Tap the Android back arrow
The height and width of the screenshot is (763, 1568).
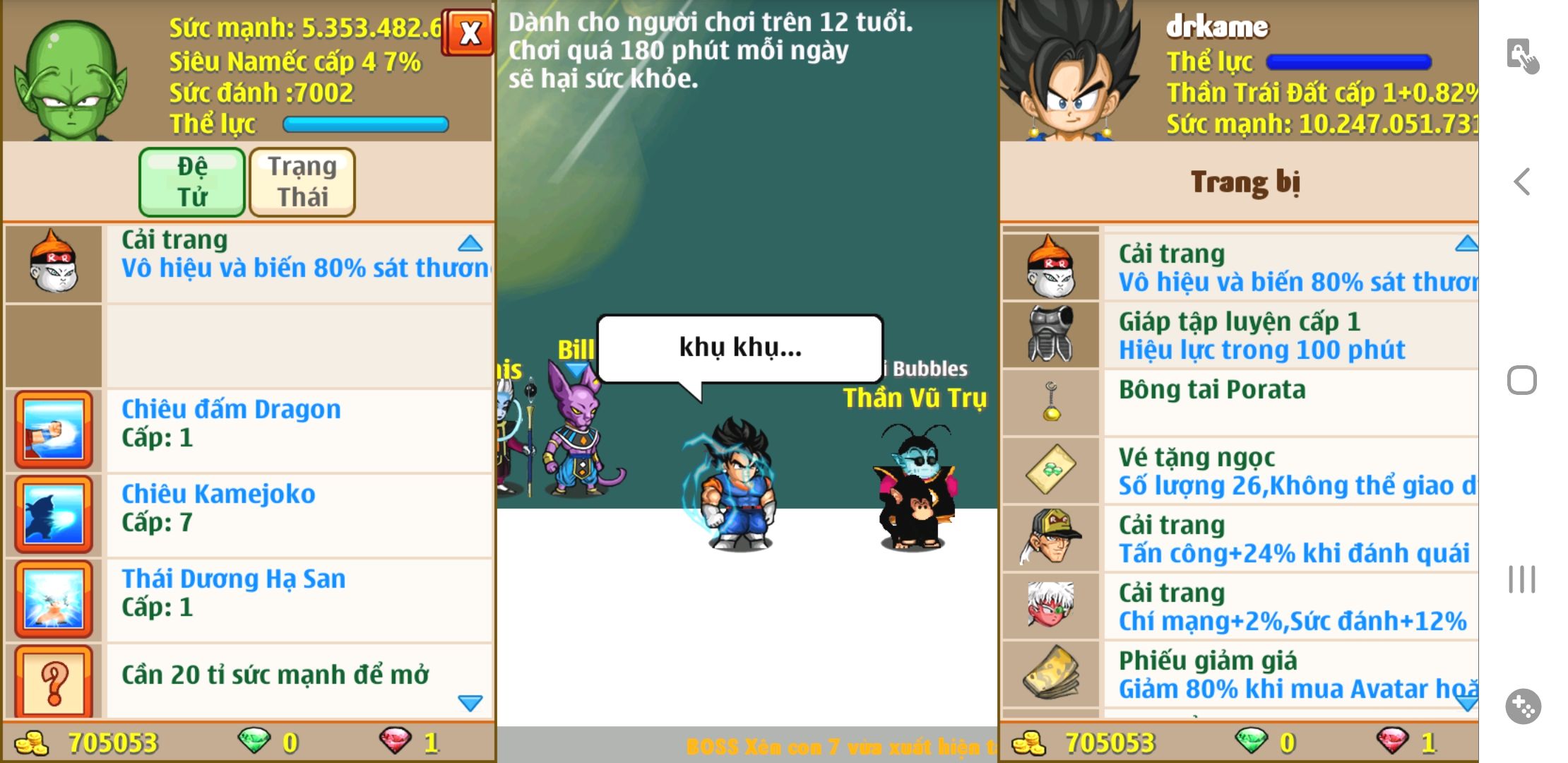coord(1522,182)
